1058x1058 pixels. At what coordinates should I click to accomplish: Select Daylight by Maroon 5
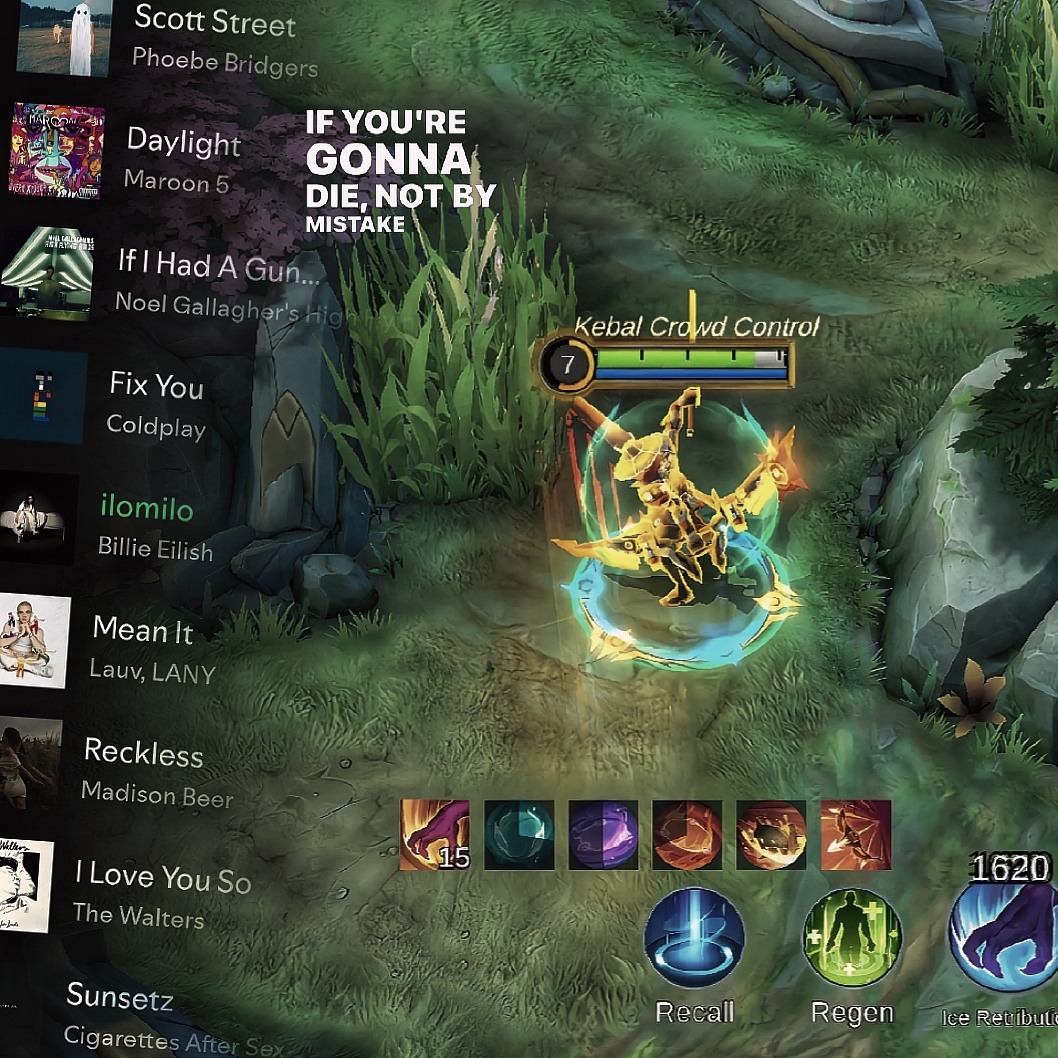pyautogui.click(x=183, y=158)
